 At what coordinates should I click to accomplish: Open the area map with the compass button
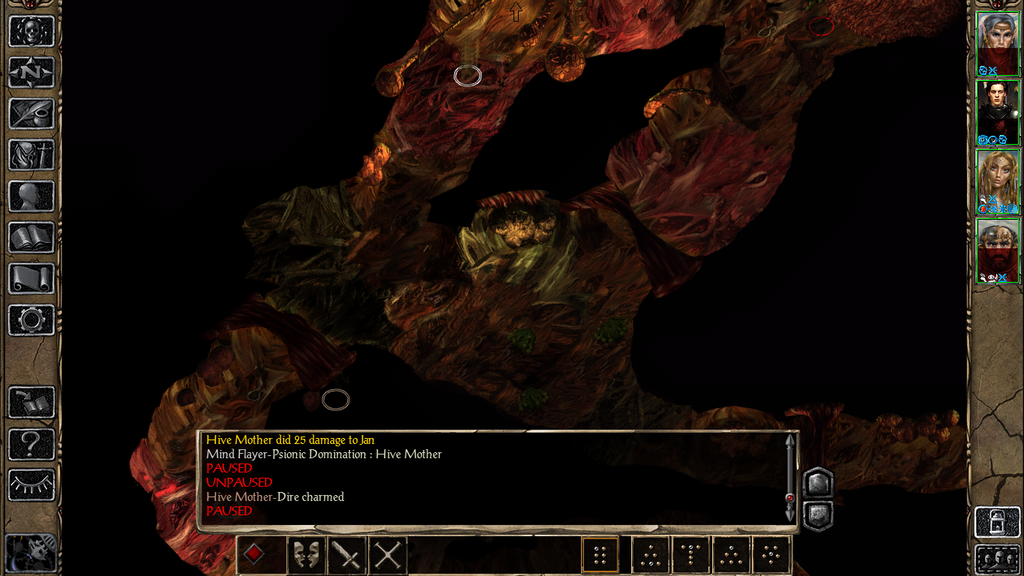31,72
